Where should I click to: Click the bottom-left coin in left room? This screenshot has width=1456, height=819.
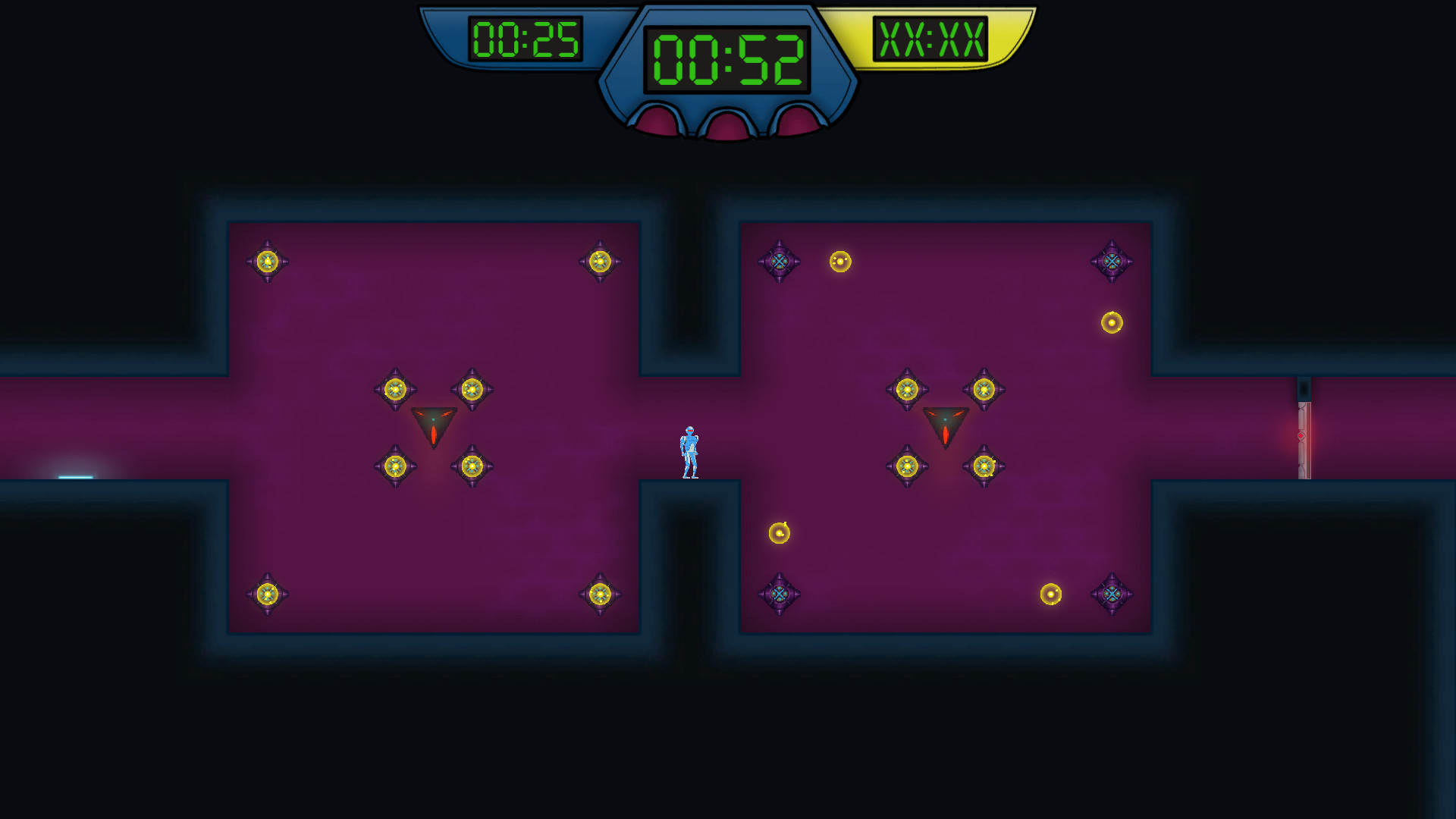[x=268, y=594]
